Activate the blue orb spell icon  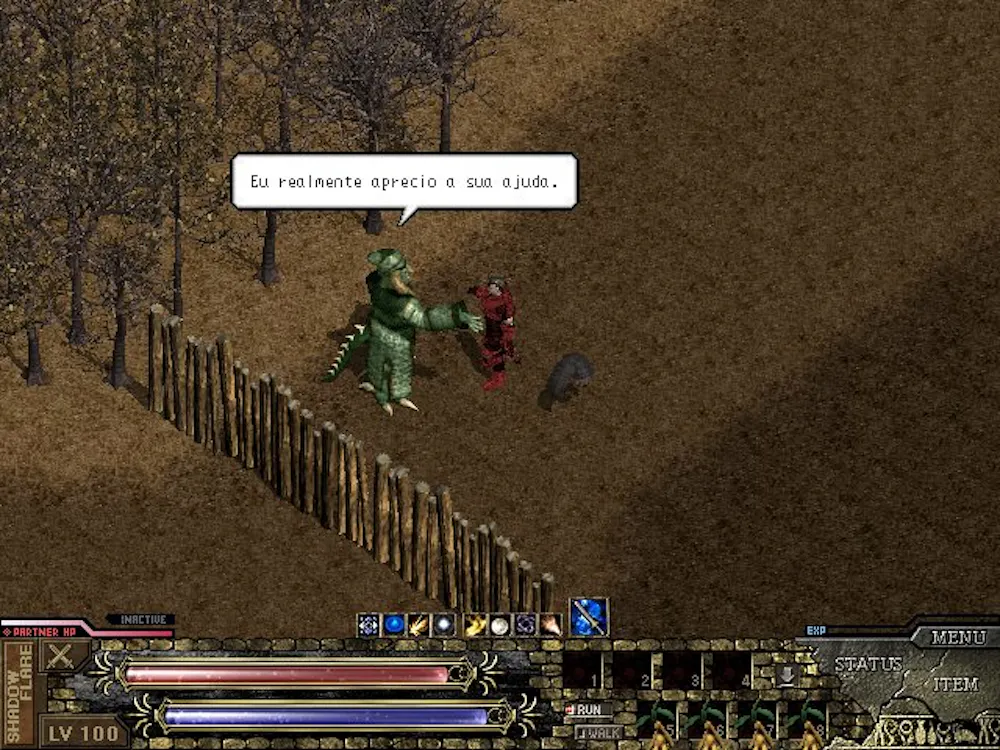point(394,625)
